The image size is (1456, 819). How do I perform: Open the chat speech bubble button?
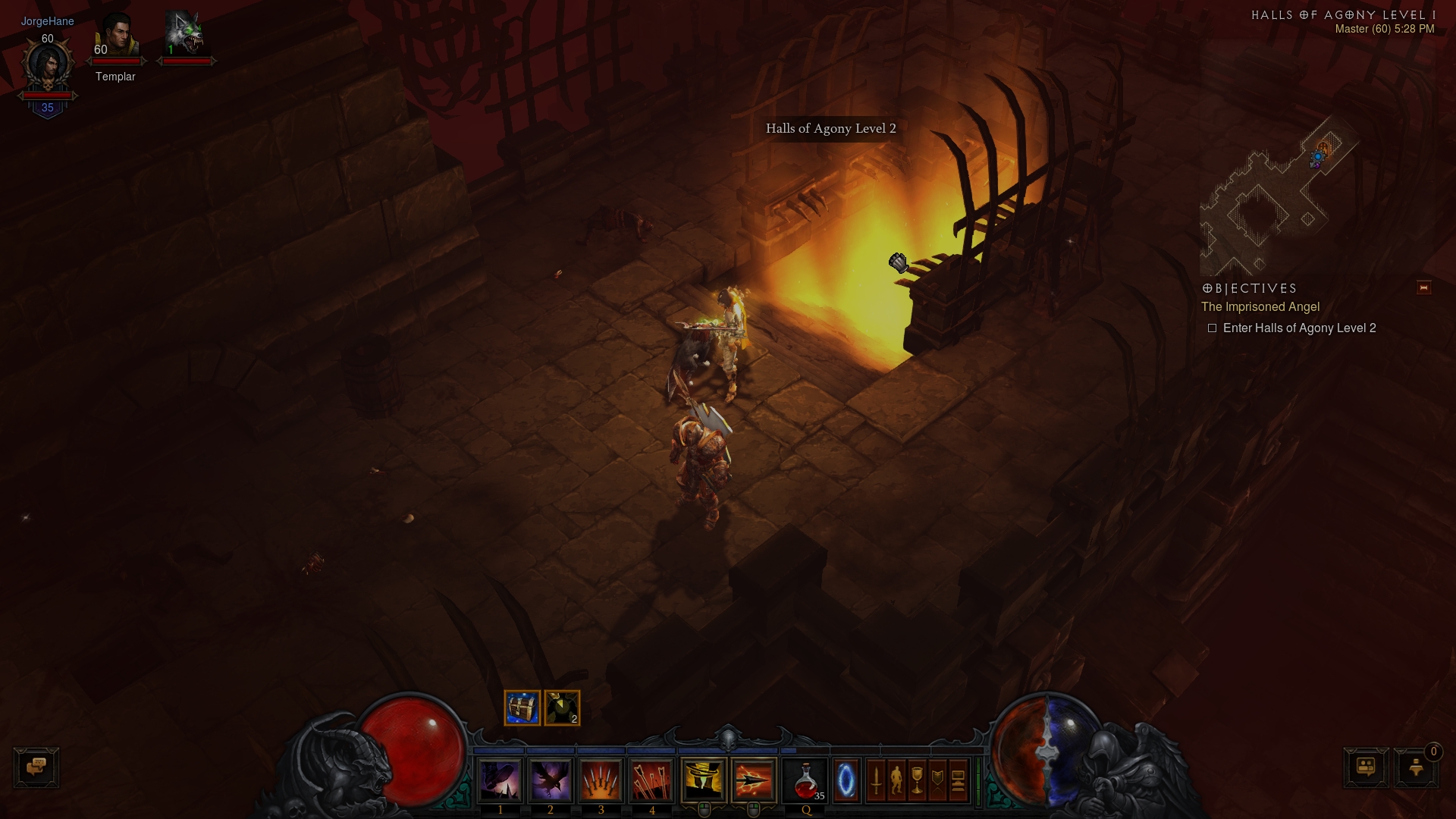click(x=36, y=767)
